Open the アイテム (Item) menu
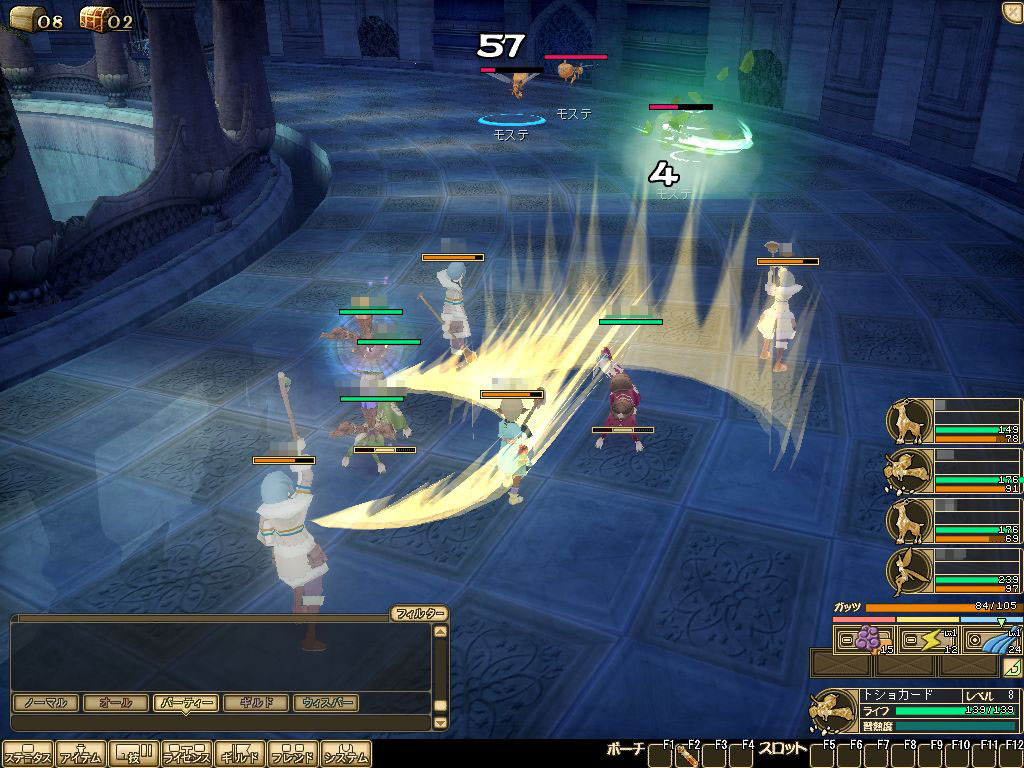 click(x=80, y=755)
